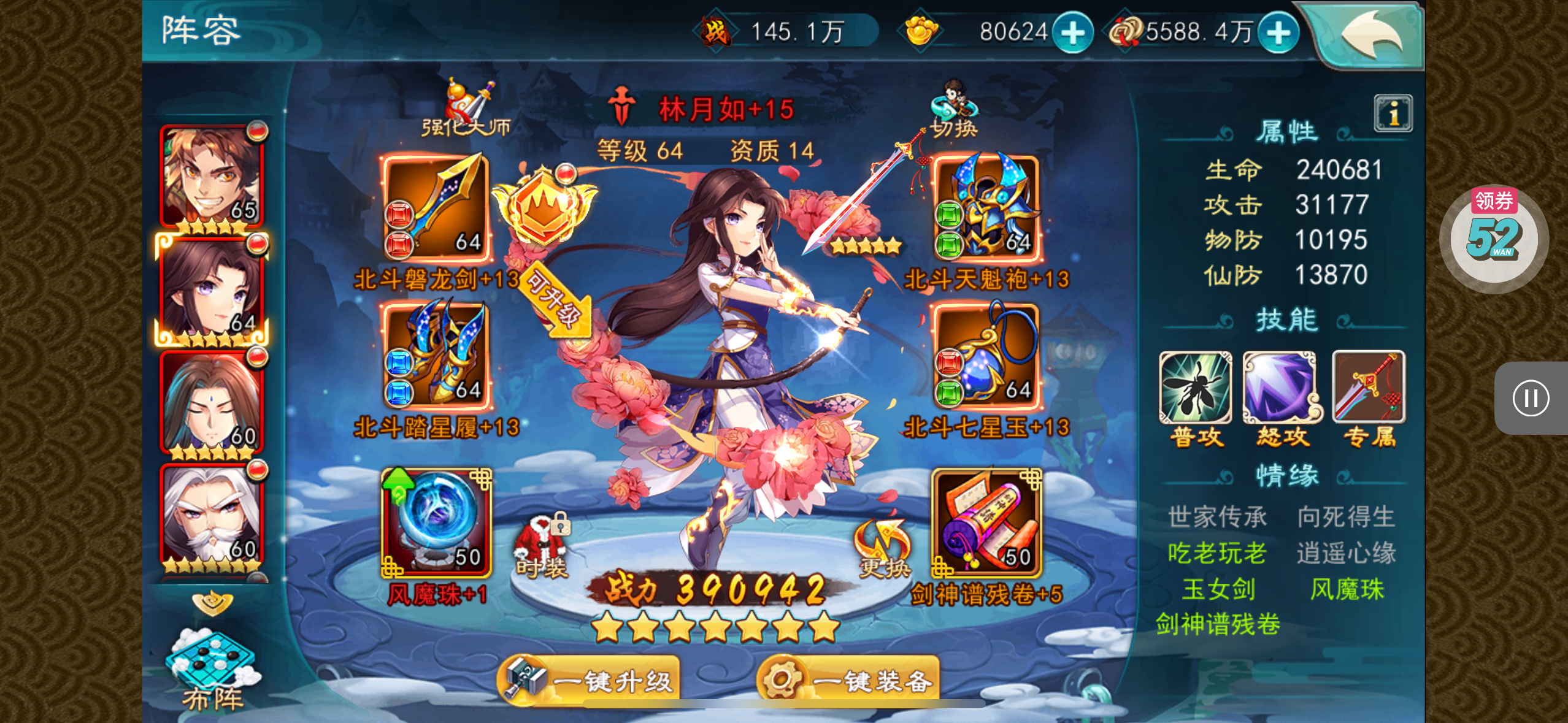Show the attribute info details
The height and width of the screenshot is (723, 1568).
(x=1393, y=113)
